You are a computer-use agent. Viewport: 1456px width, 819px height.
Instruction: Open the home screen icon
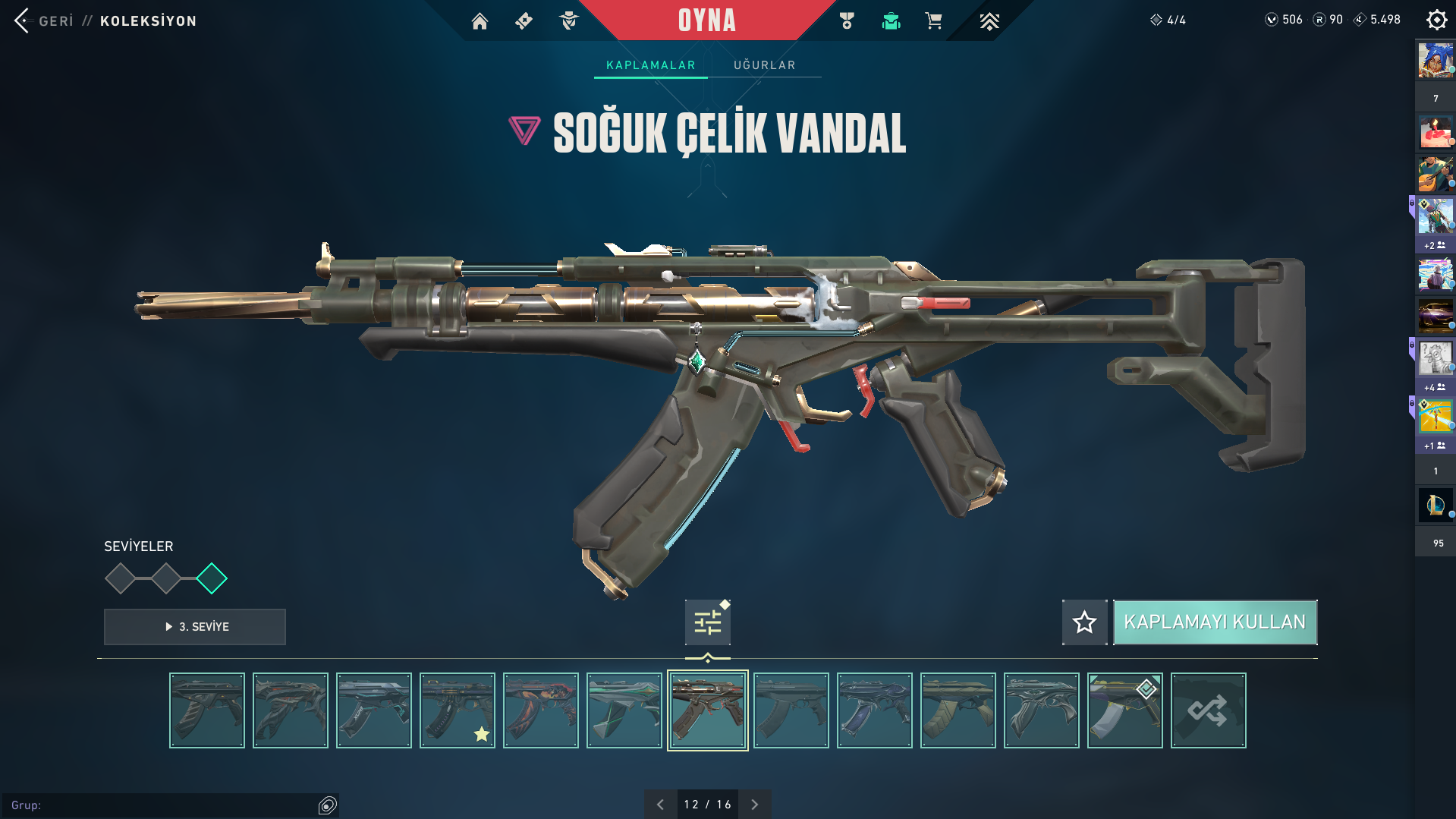tap(480, 21)
